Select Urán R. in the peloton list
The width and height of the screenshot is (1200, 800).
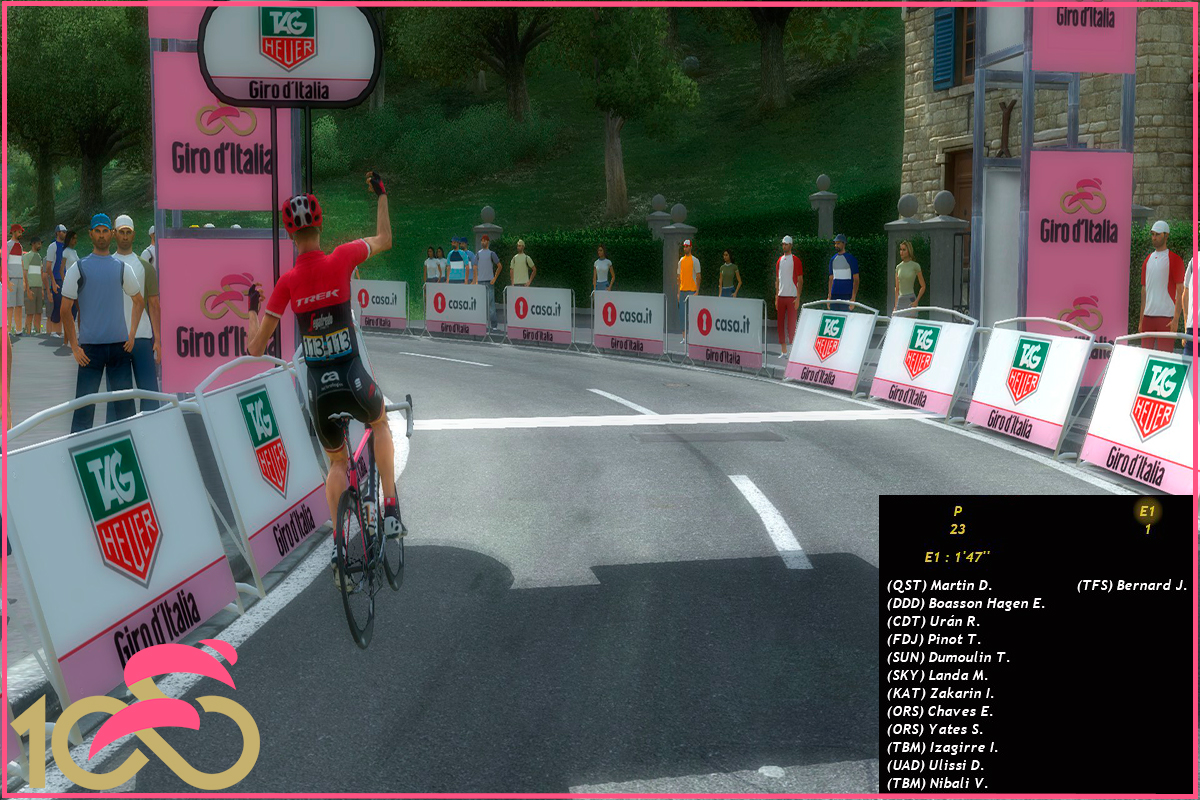(x=933, y=621)
